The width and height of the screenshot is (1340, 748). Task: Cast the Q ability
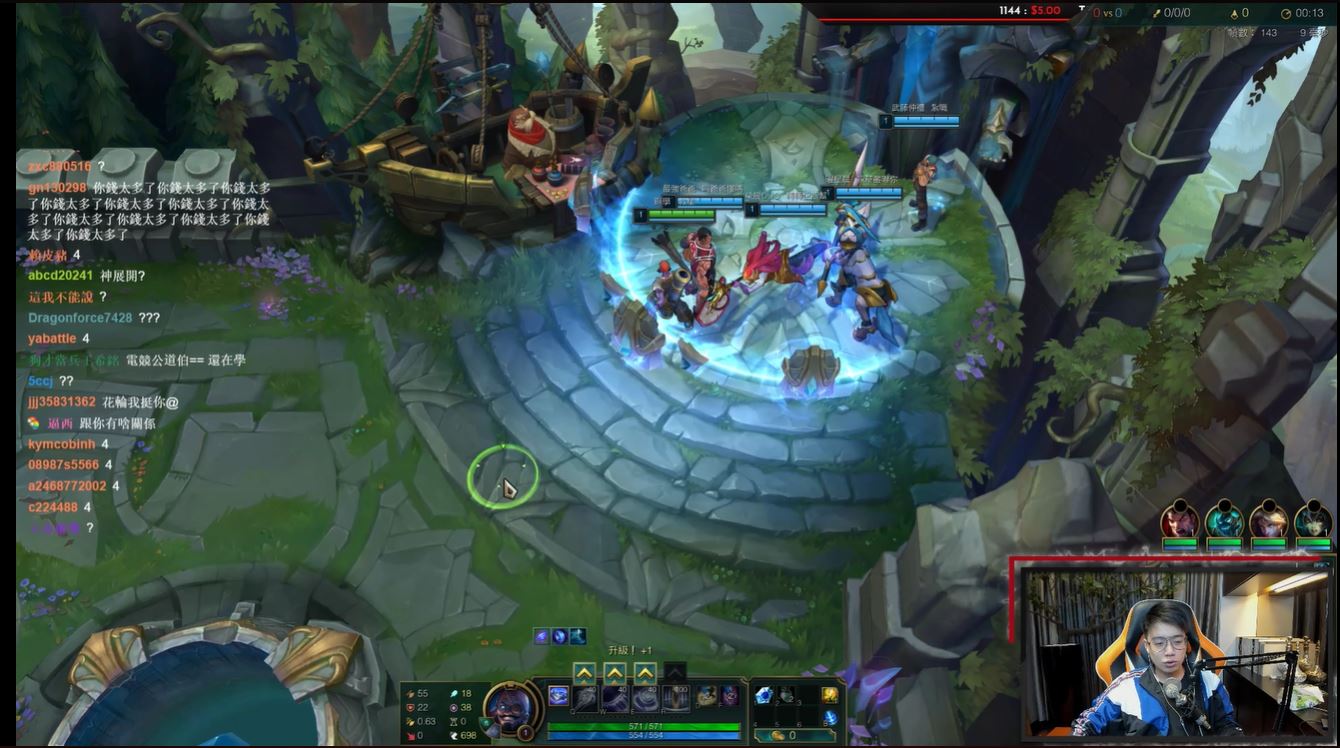tap(586, 697)
